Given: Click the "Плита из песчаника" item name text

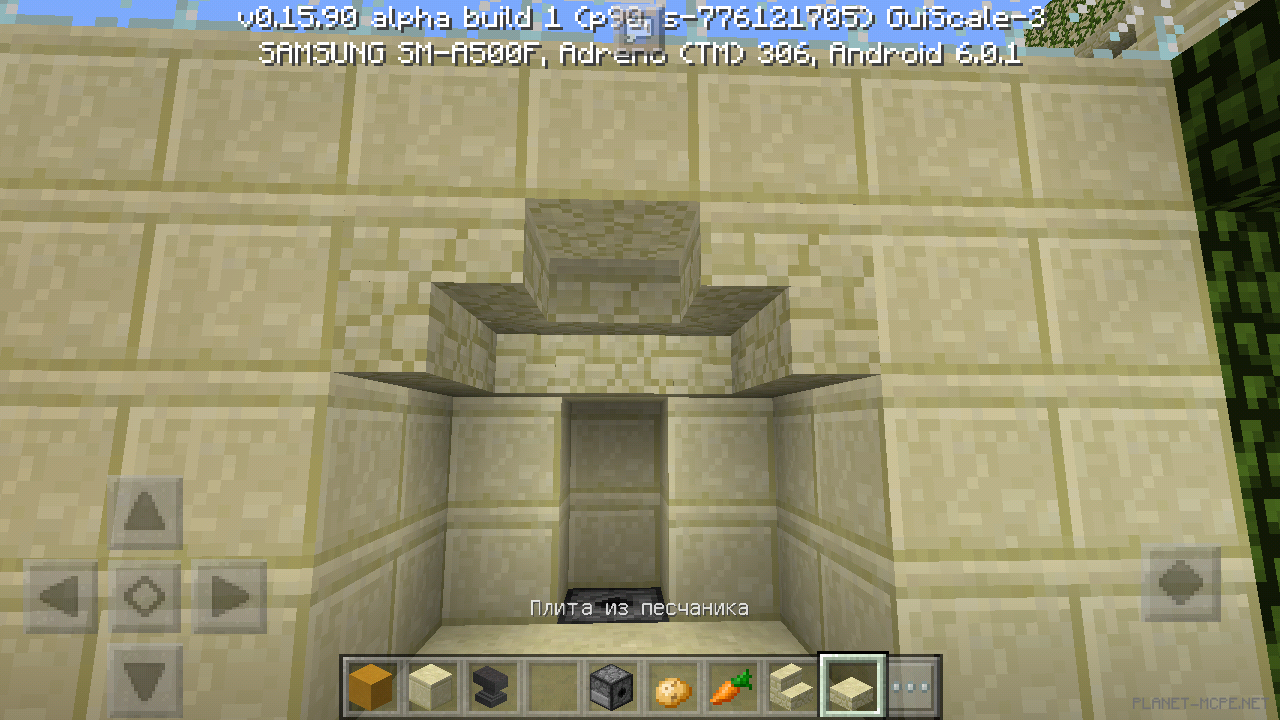Looking at the screenshot, I should pyautogui.click(x=638, y=607).
